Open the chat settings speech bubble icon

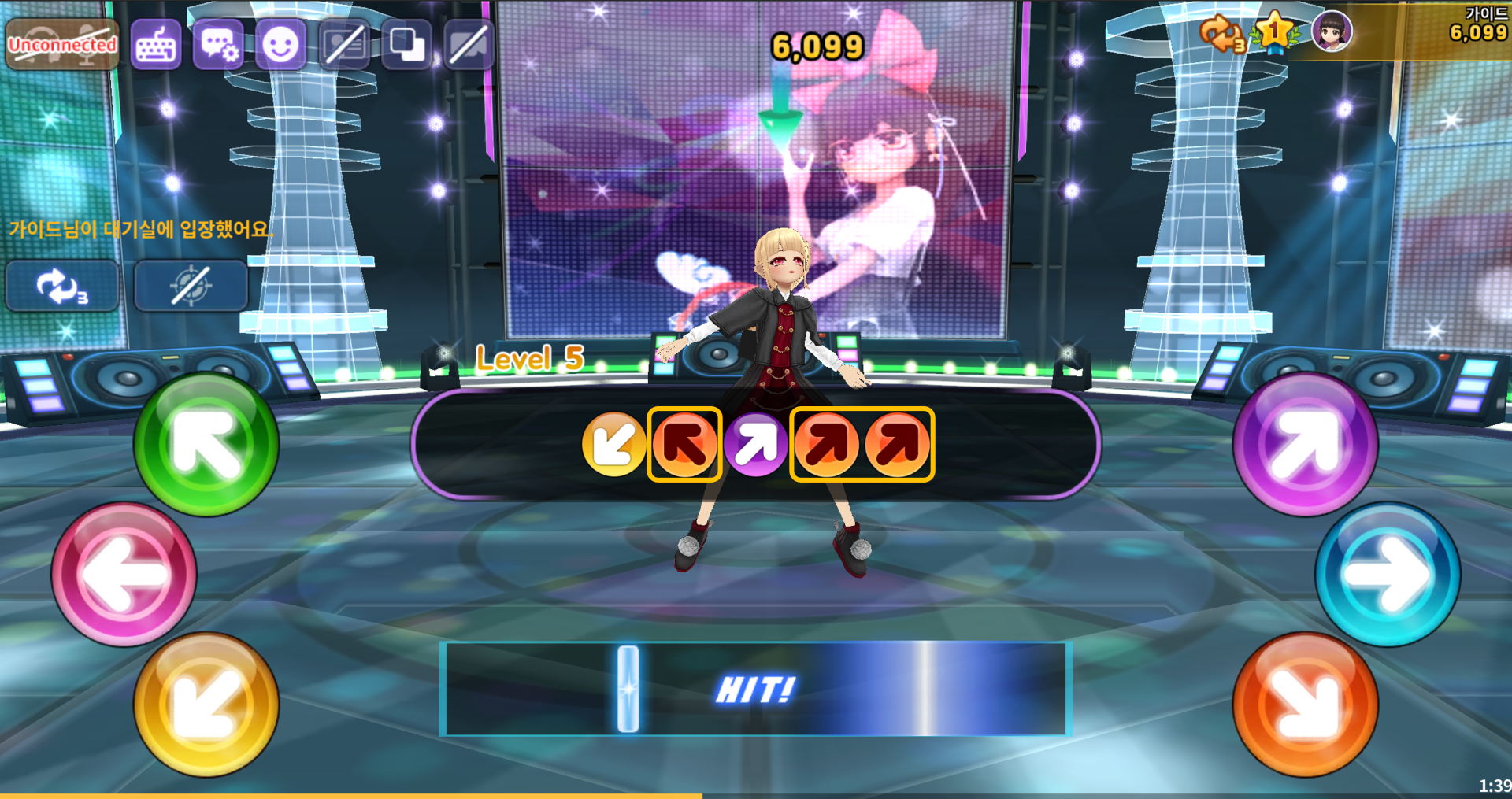tap(218, 45)
